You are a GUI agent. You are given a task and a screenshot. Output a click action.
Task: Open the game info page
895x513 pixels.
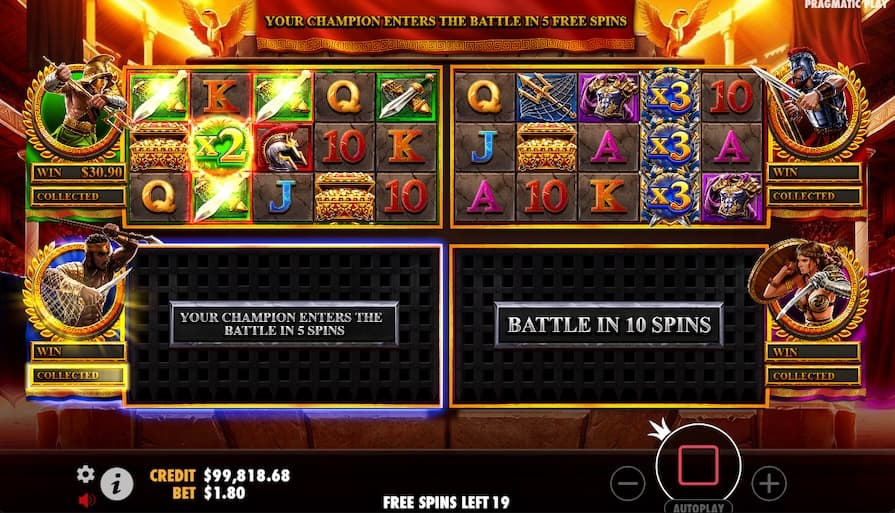[117, 485]
